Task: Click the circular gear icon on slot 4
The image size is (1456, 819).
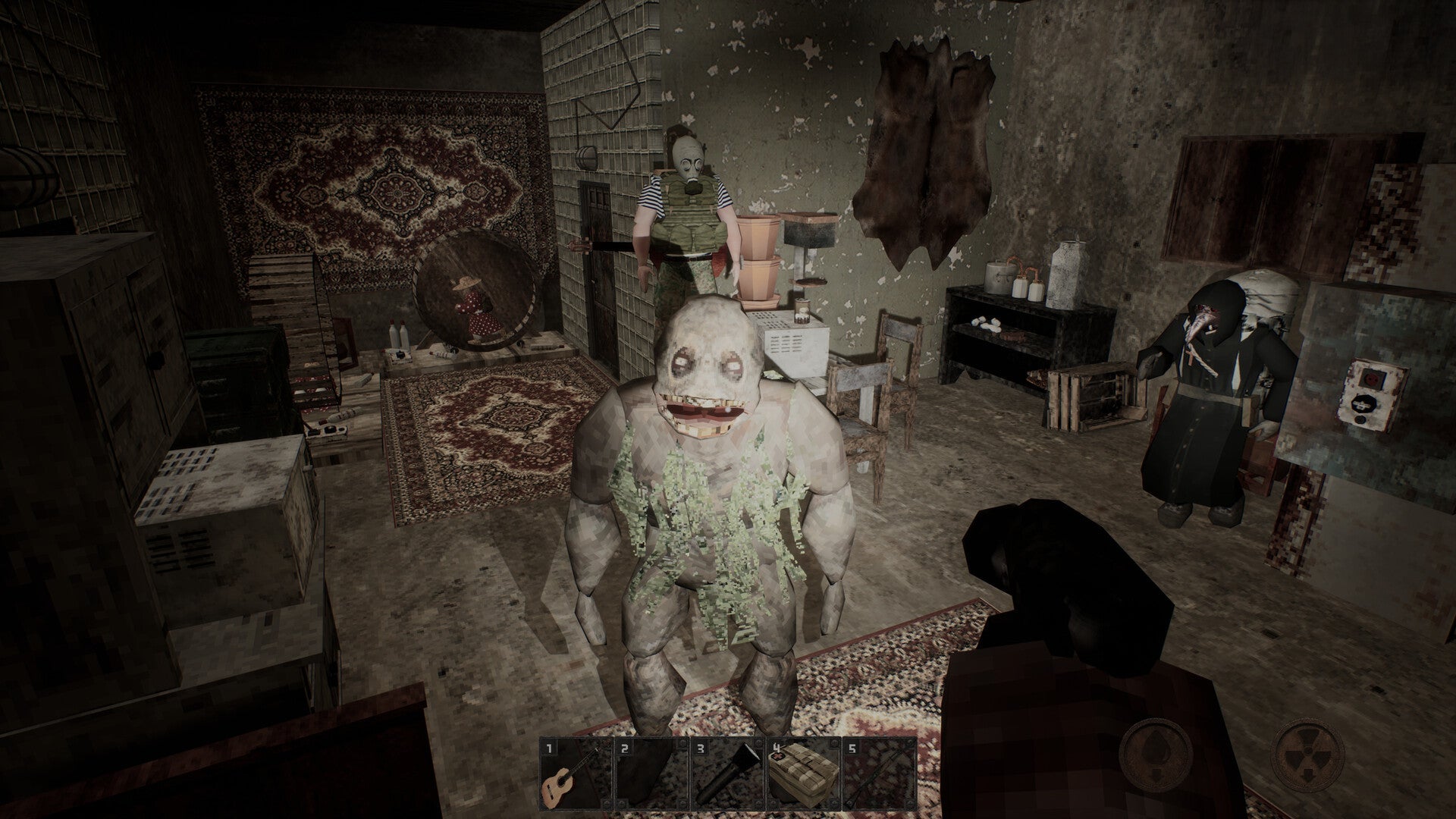Action: point(833,743)
